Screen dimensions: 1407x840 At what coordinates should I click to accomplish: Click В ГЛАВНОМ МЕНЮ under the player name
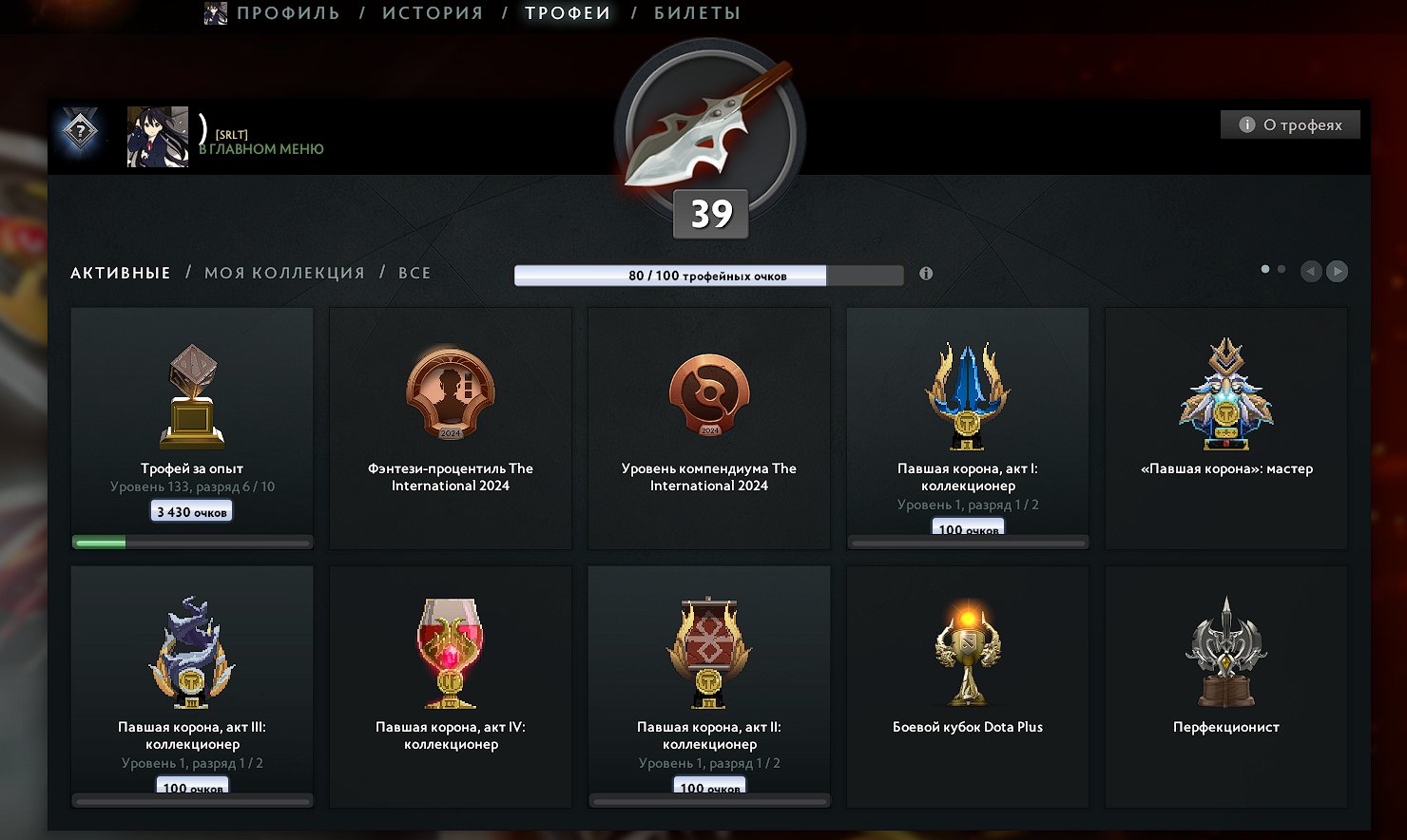point(262,149)
